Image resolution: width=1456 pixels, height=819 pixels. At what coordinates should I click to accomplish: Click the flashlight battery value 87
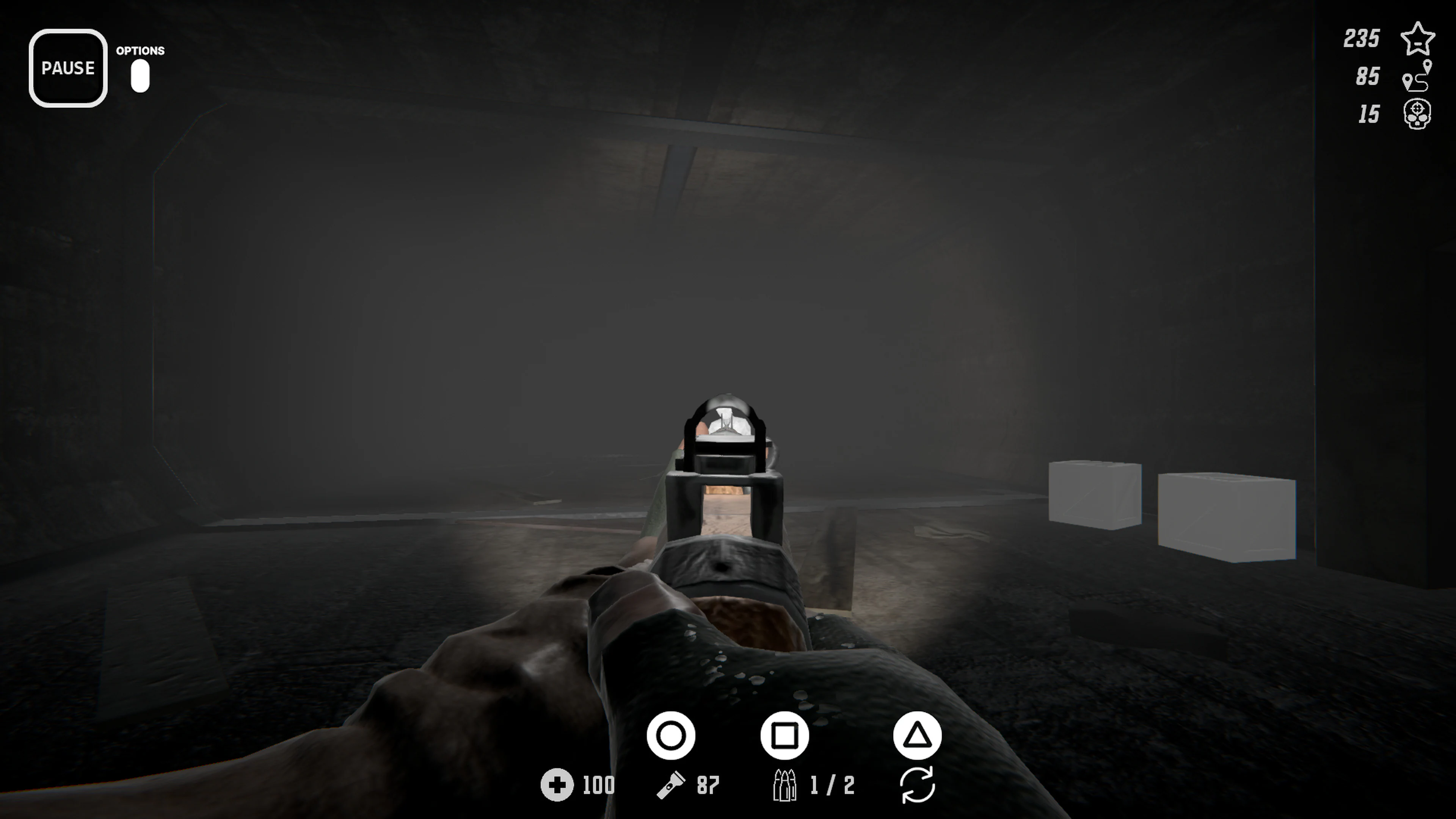click(x=708, y=786)
